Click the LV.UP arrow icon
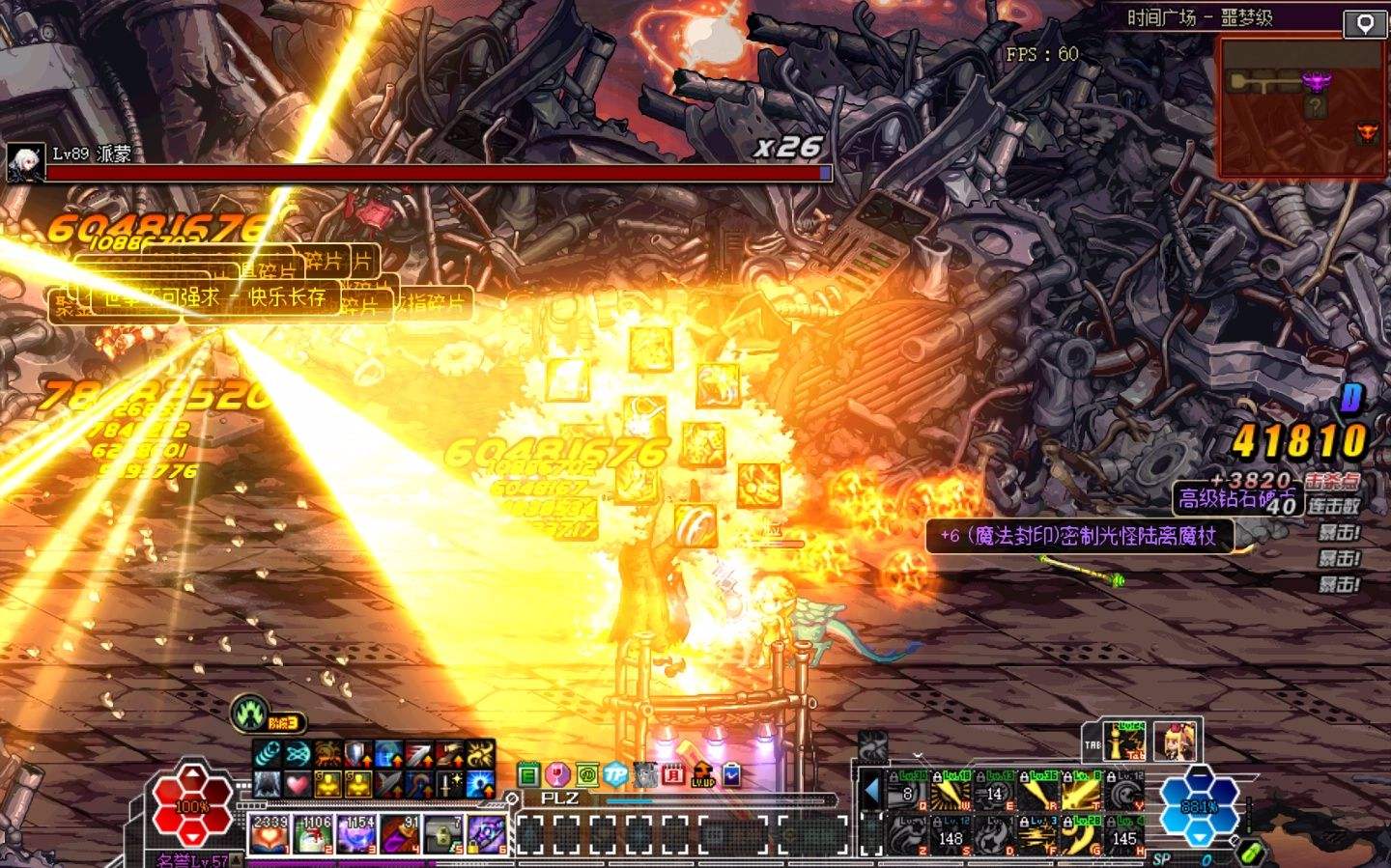Screen dimensions: 1391x868 [x=703, y=774]
